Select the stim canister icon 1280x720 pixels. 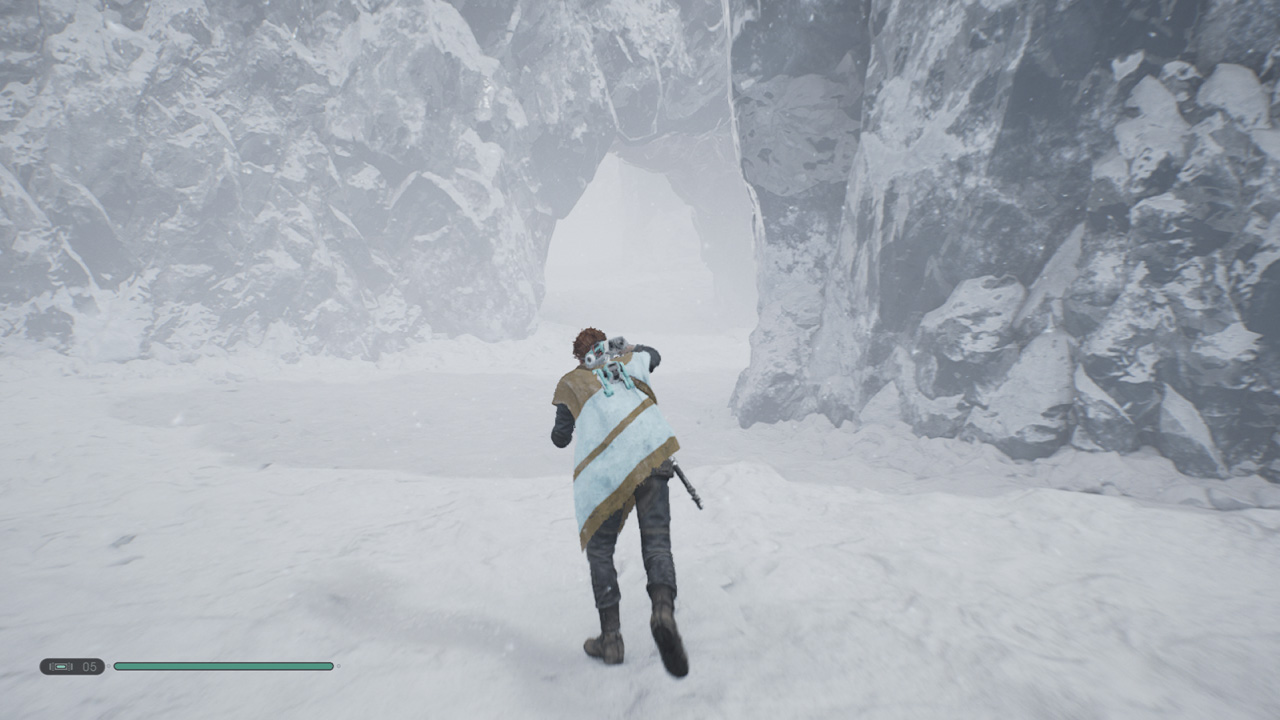click(x=61, y=666)
